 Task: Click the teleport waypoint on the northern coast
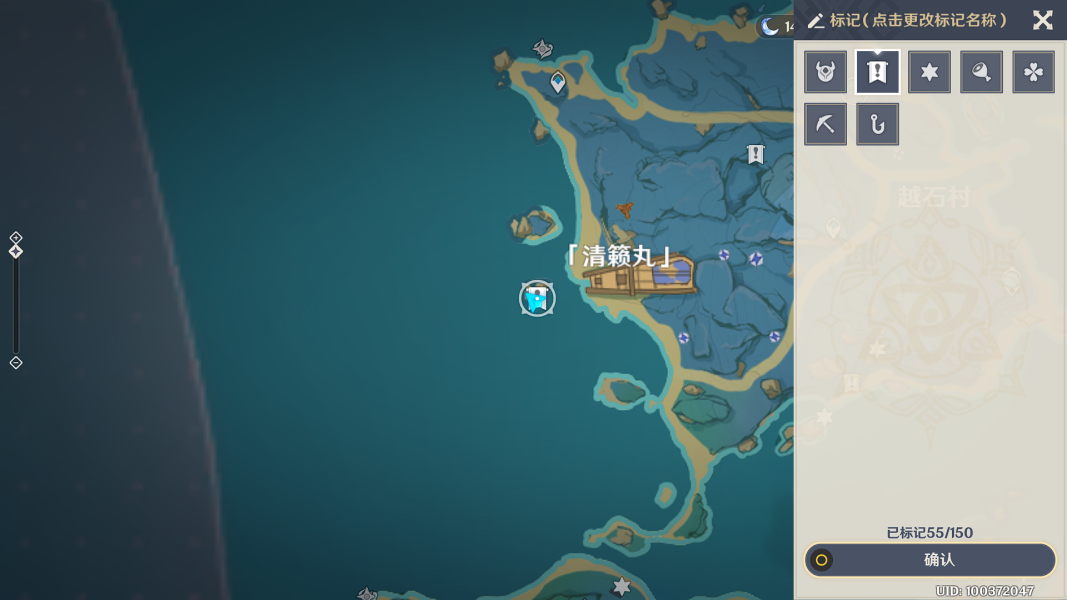pos(558,83)
